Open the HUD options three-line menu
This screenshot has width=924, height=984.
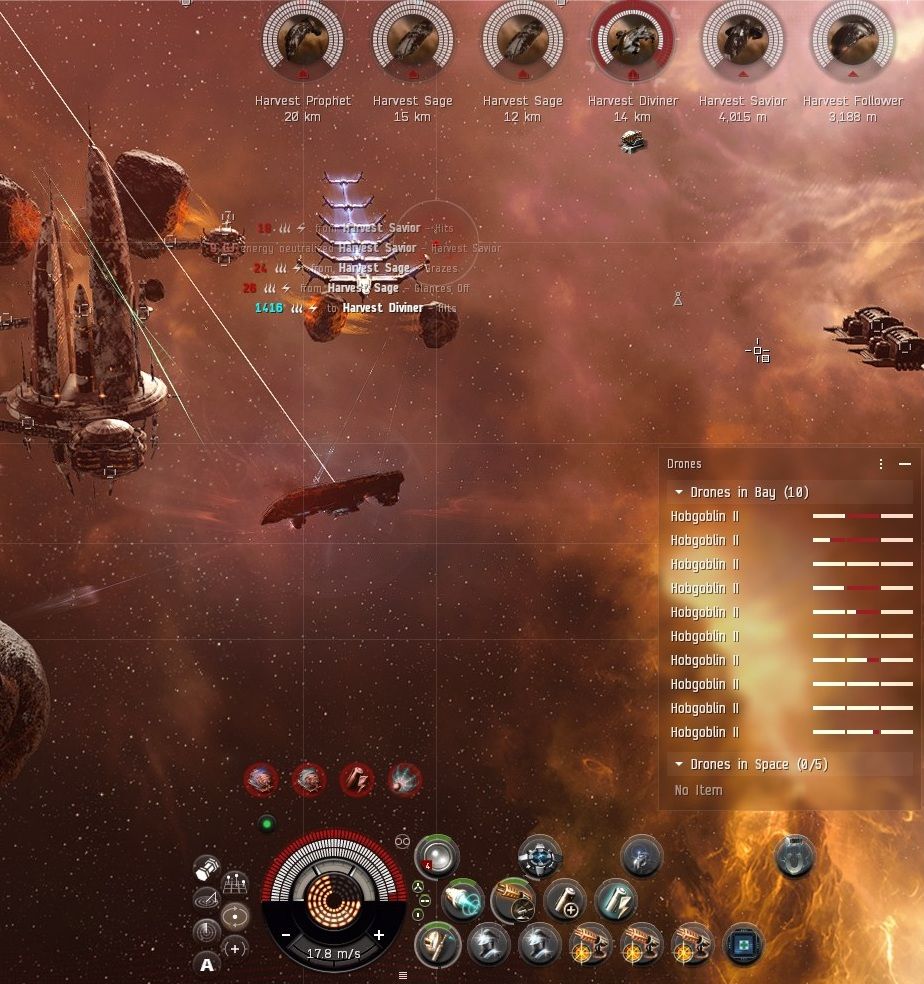(403, 975)
